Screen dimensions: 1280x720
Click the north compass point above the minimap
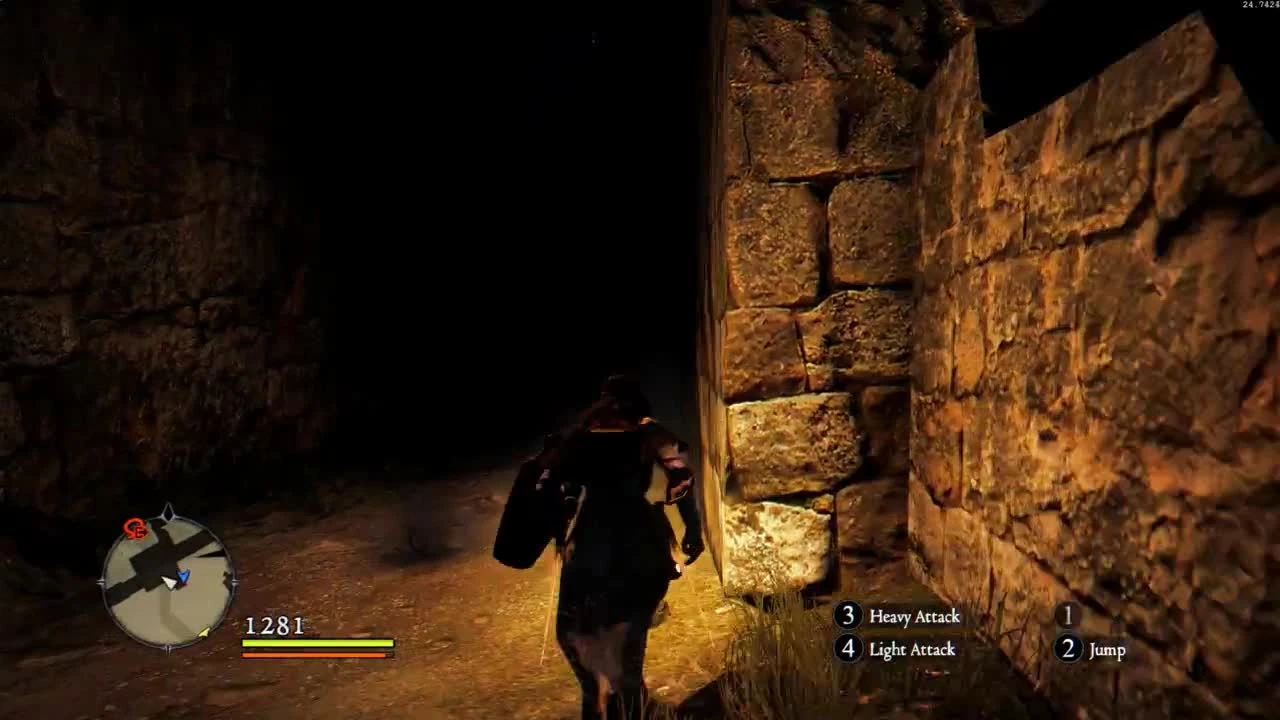pyautogui.click(x=168, y=510)
